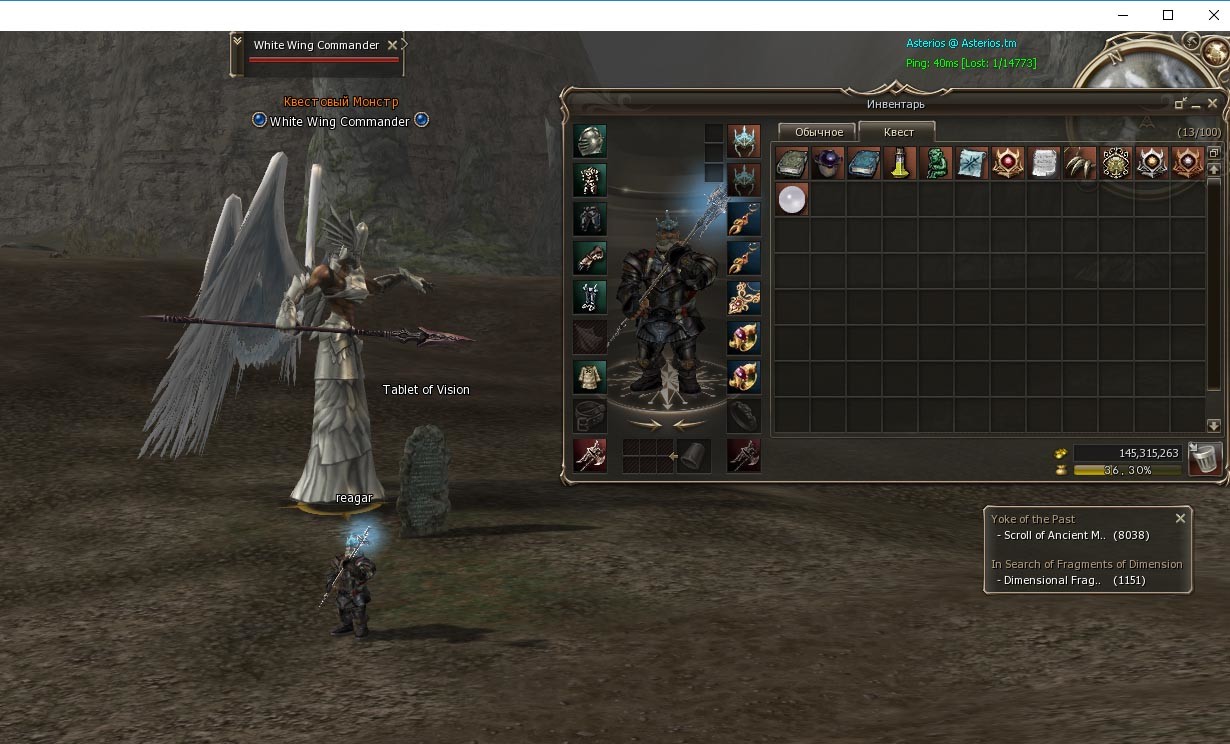Select the green statue quest item
Image resolution: width=1230 pixels, height=744 pixels.
(x=936, y=163)
